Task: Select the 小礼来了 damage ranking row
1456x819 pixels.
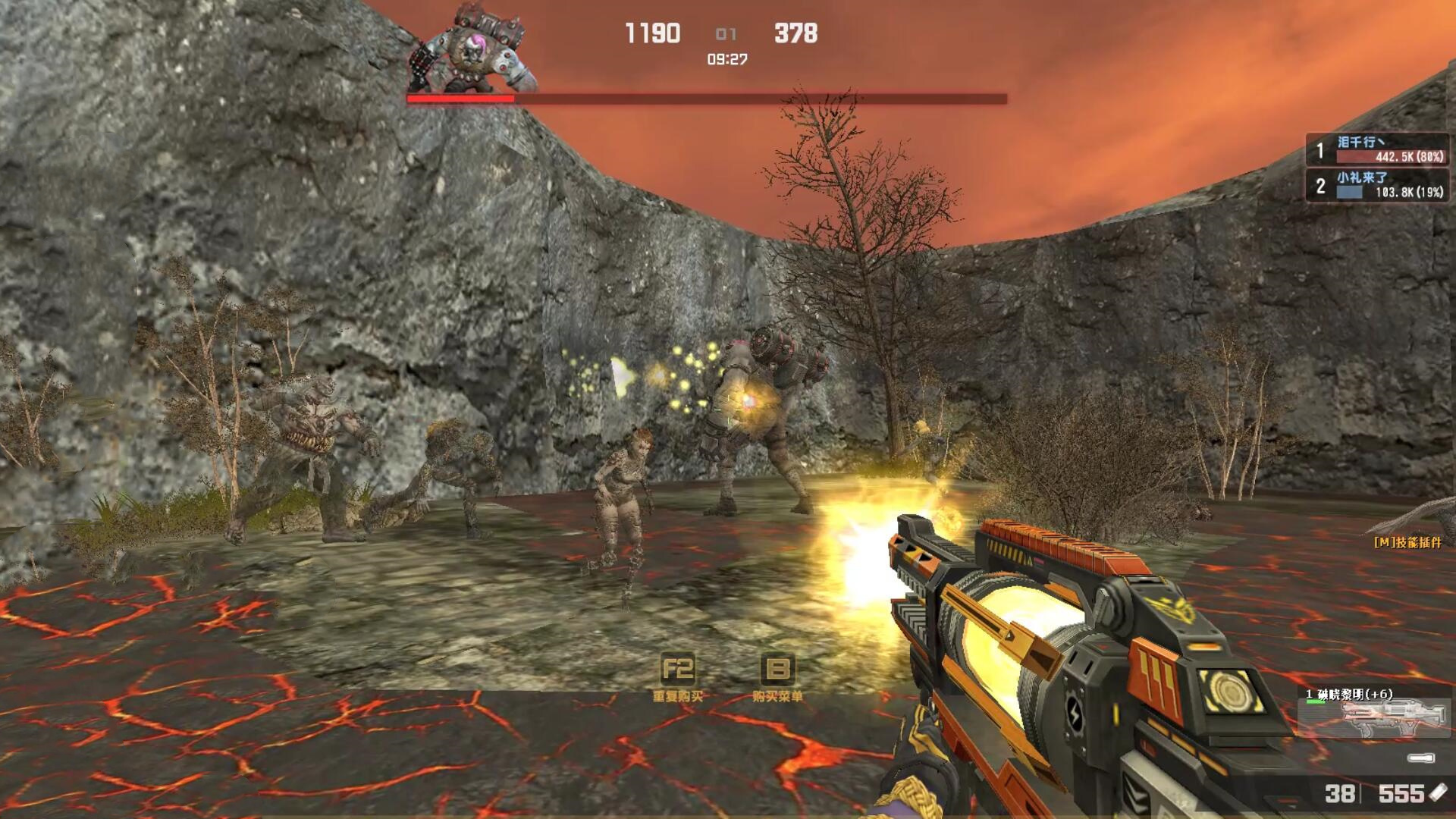Action: [x=1377, y=185]
